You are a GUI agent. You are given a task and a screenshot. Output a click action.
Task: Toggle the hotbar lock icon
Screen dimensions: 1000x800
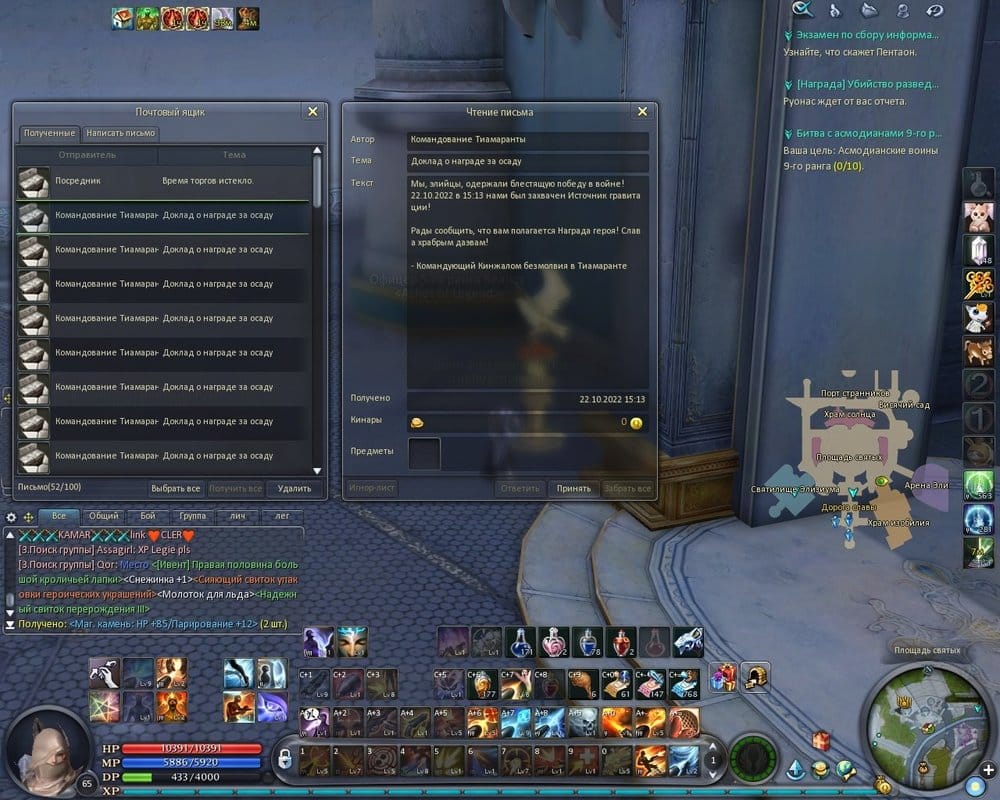(284, 759)
